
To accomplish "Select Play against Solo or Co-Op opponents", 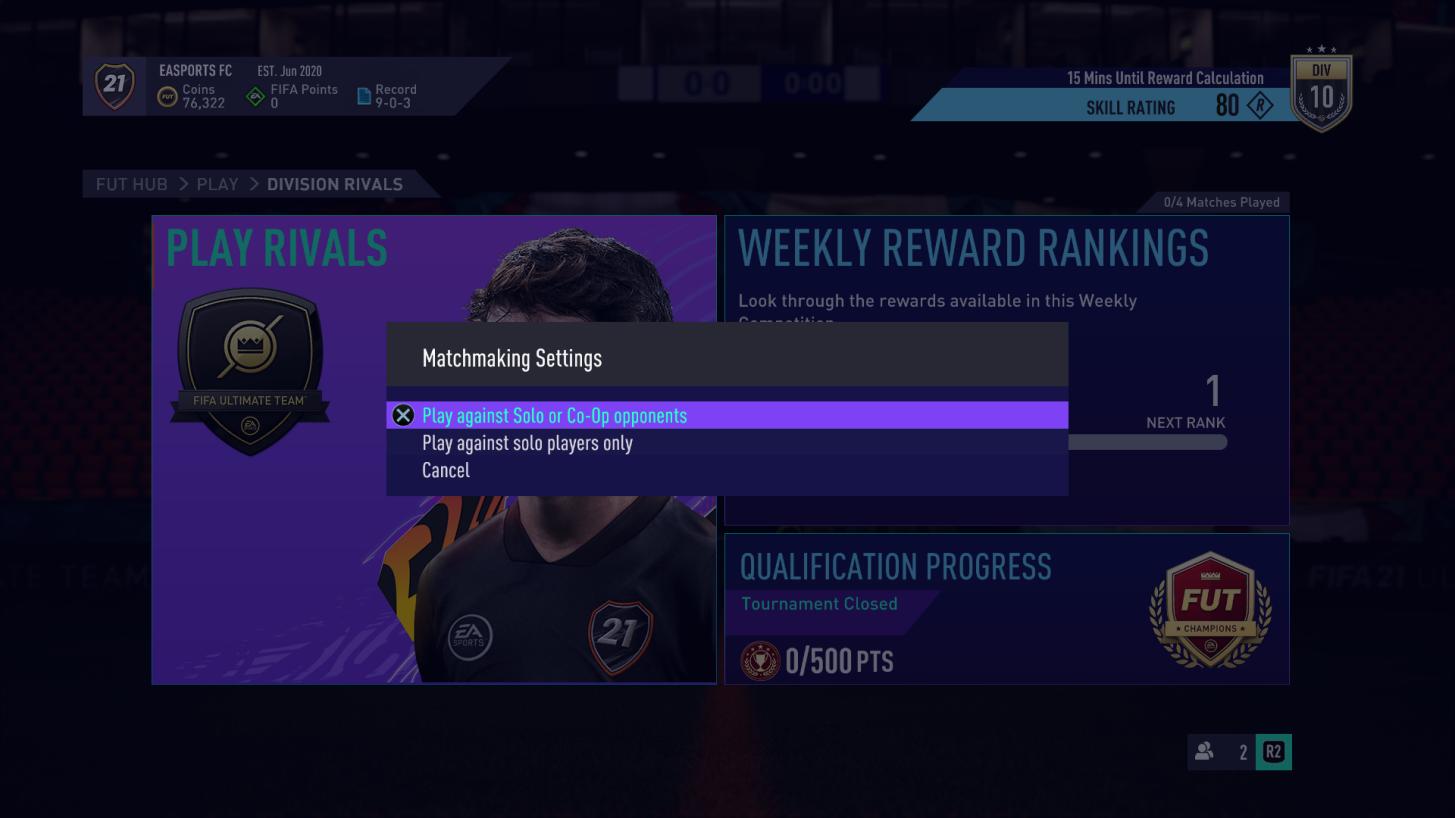I will coord(554,415).
